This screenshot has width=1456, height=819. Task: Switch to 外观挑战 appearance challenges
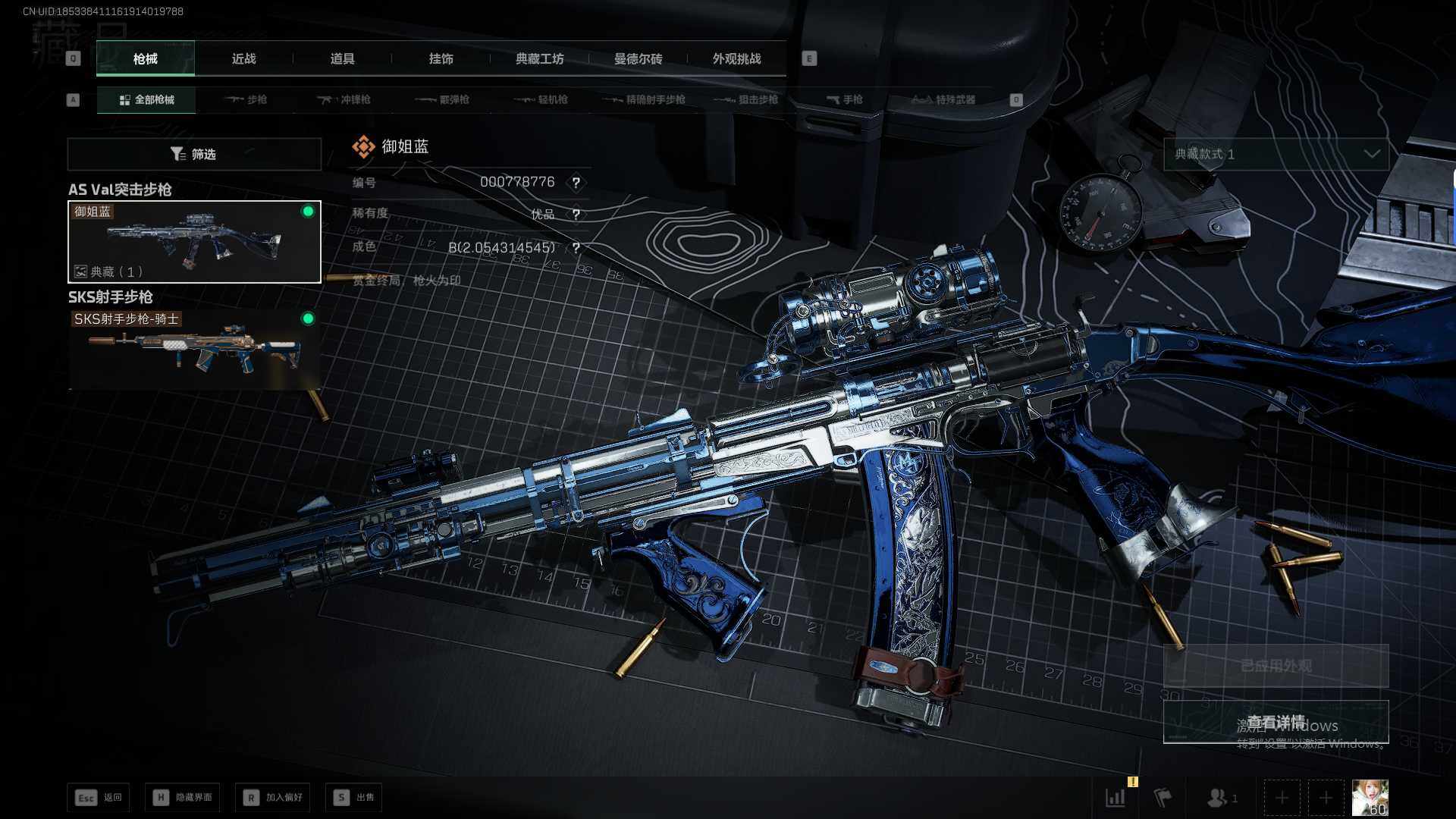[736, 58]
